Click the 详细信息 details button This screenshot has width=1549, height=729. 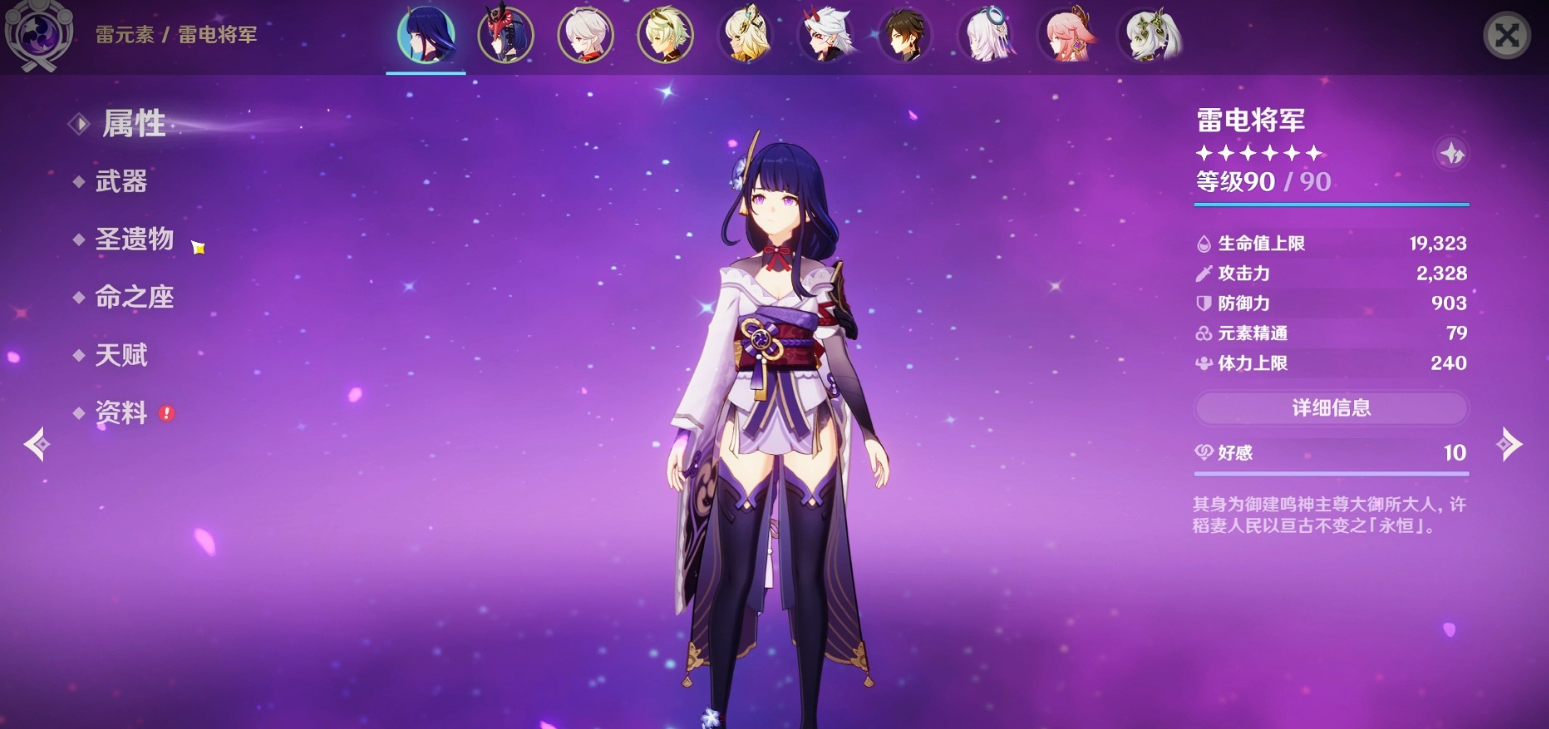point(1331,408)
